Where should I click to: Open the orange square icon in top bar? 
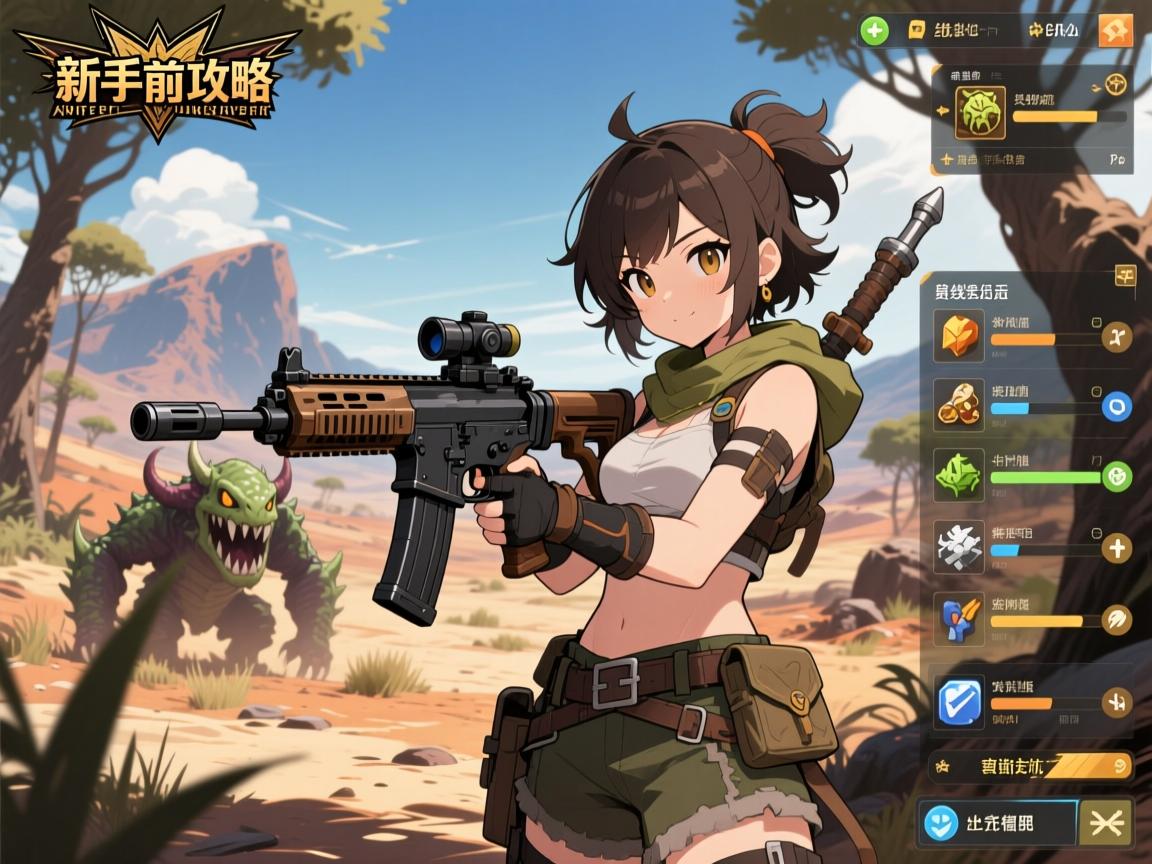pyautogui.click(x=1115, y=31)
